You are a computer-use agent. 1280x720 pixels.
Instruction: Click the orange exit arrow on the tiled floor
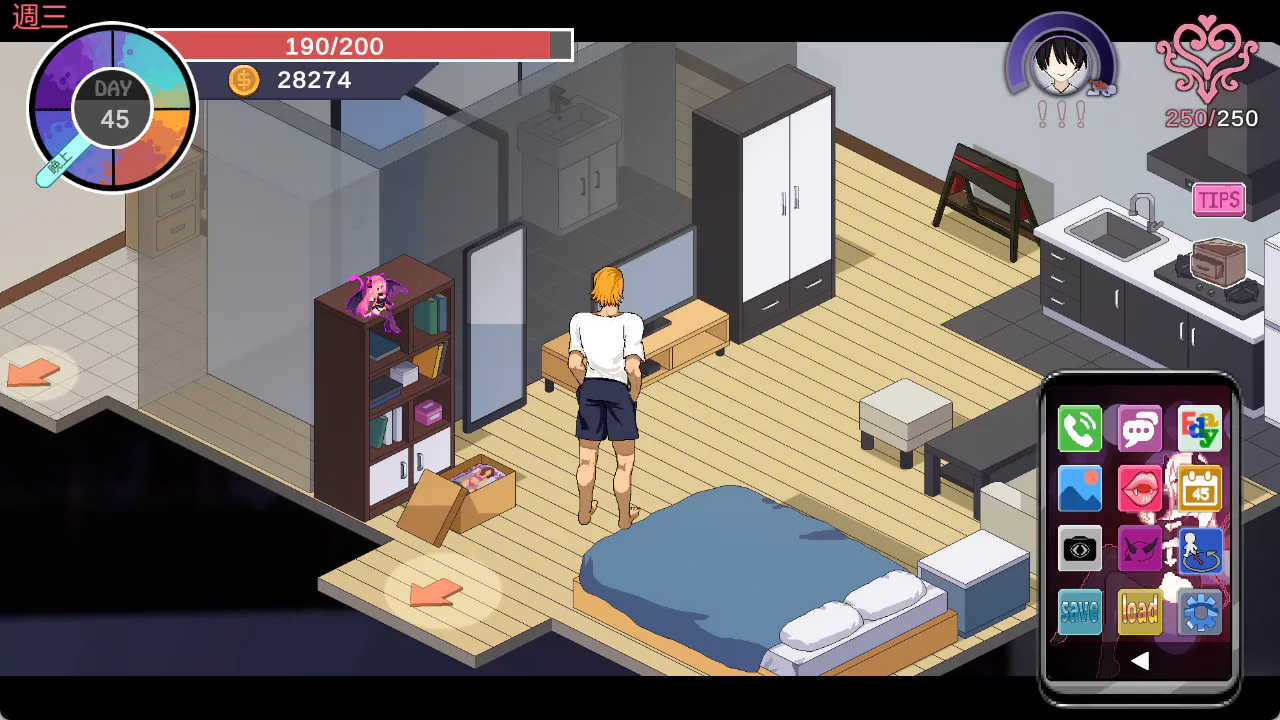34,373
